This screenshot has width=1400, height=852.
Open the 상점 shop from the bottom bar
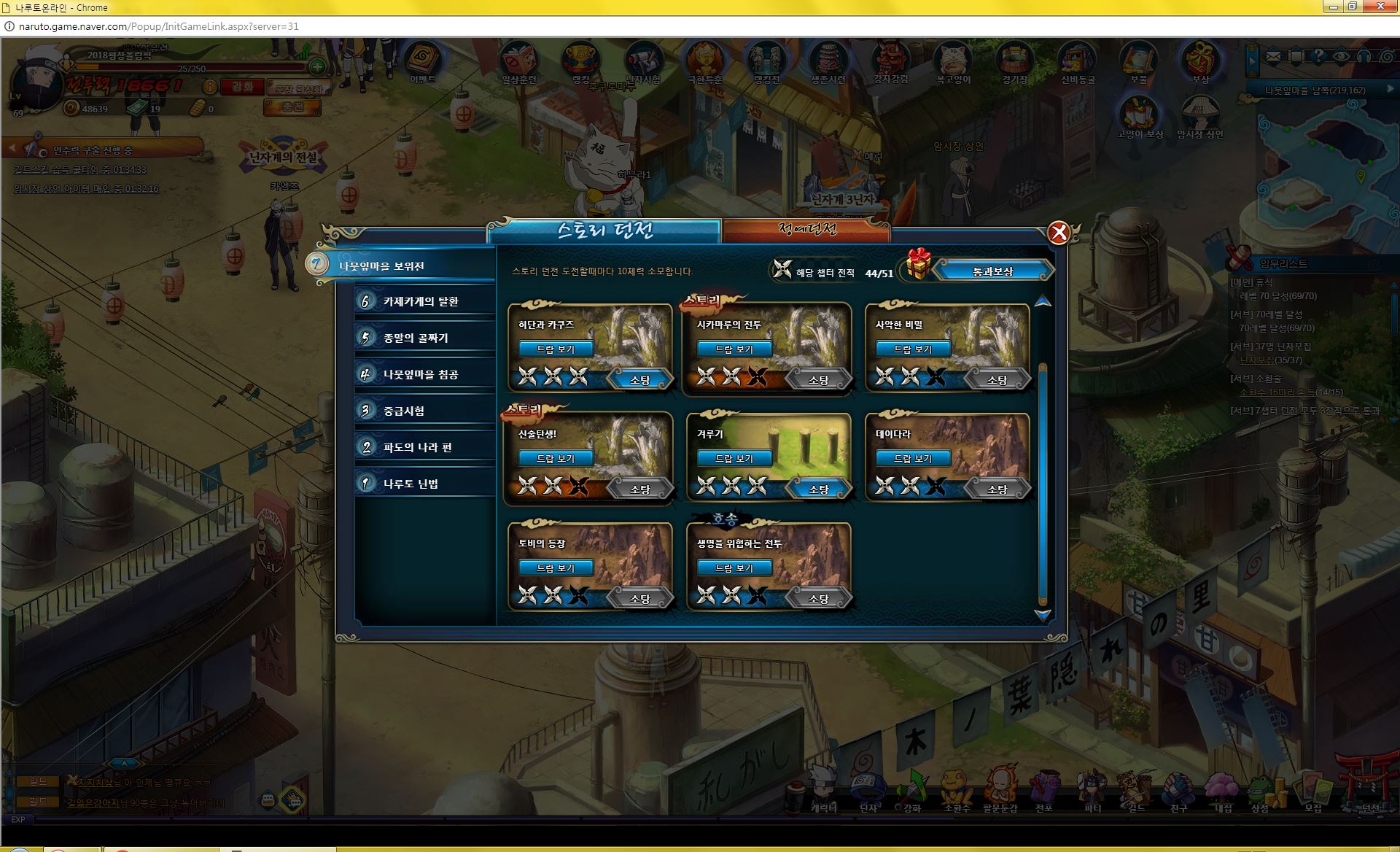point(1259,792)
